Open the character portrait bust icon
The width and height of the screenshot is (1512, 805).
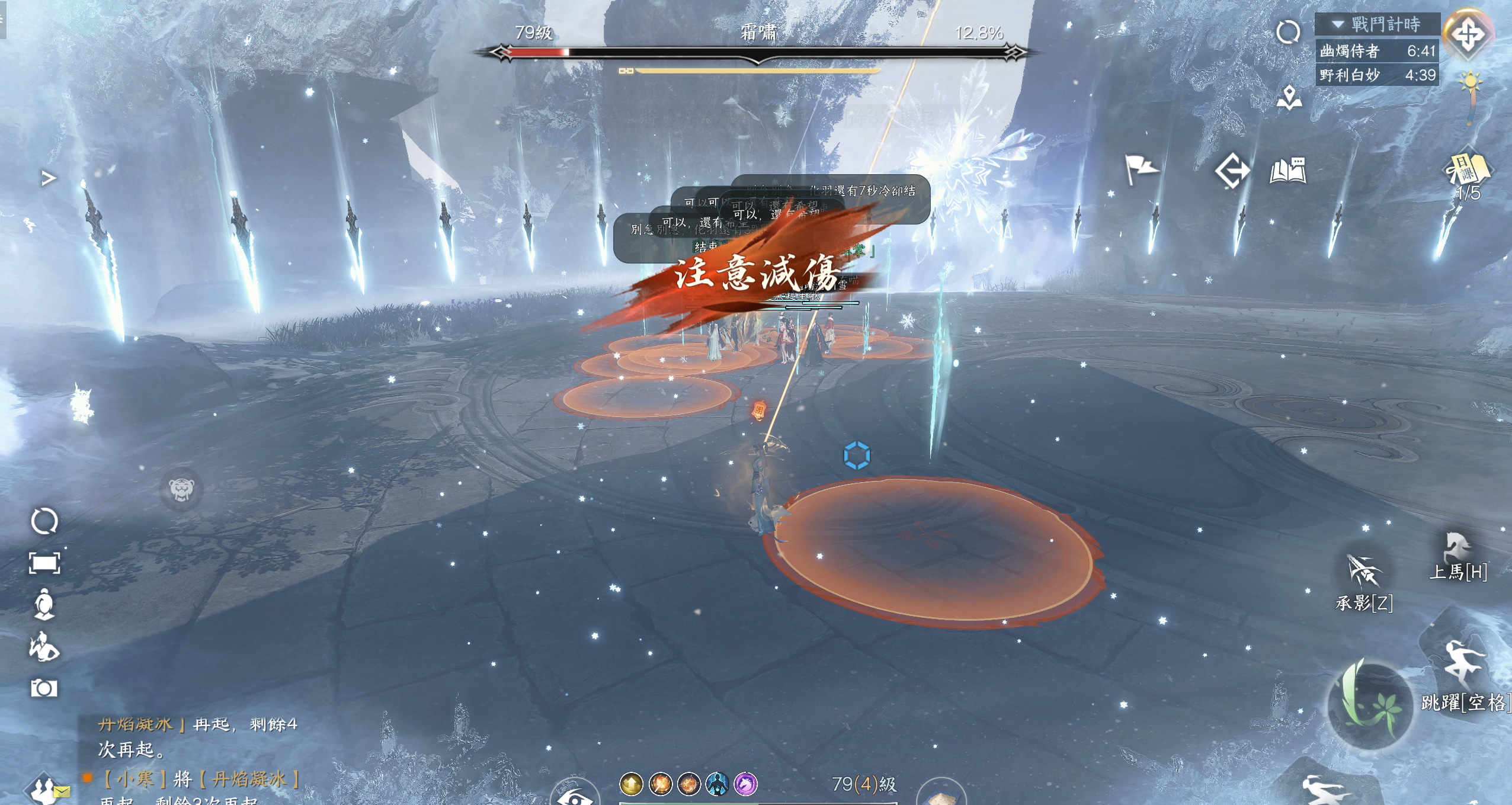click(x=44, y=604)
